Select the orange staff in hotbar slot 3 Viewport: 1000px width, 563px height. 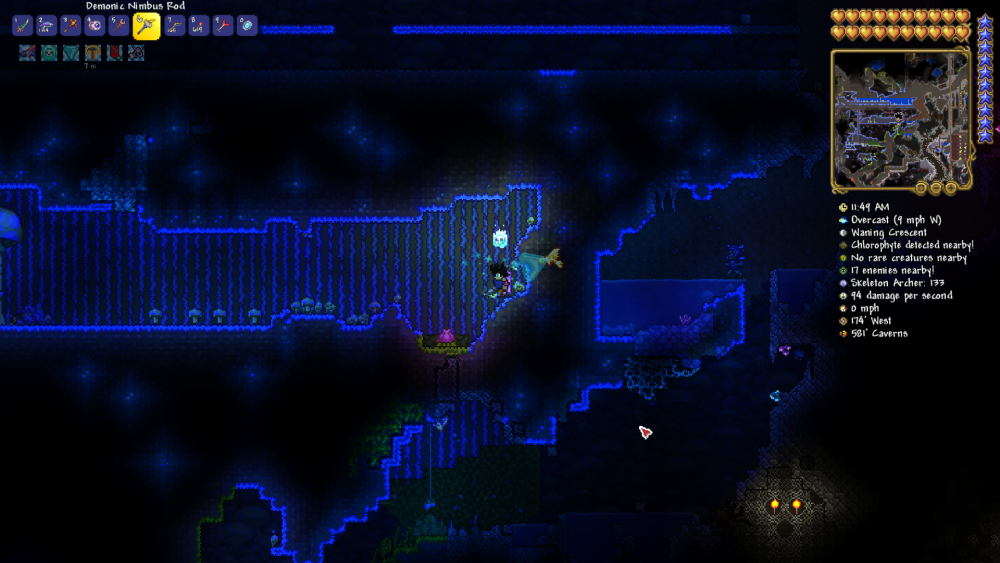[x=70, y=25]
